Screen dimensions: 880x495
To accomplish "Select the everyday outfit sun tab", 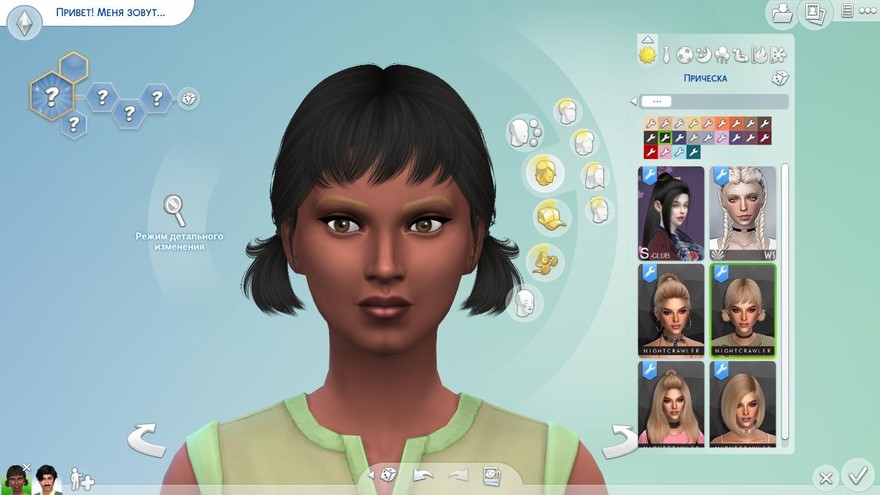I will tap(648, 54).
